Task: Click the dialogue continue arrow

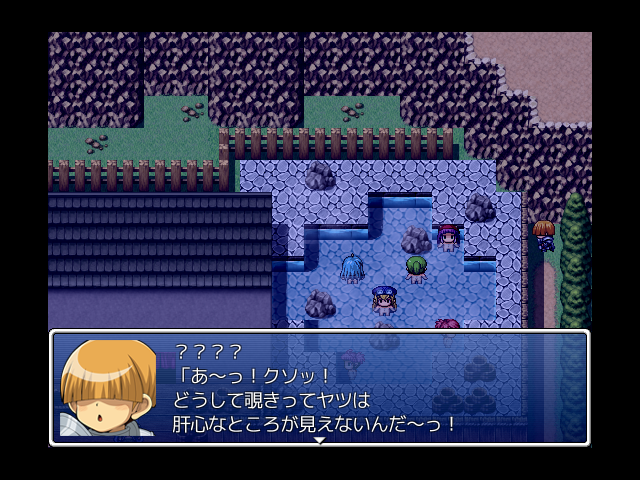Action: tap(320, 440)
